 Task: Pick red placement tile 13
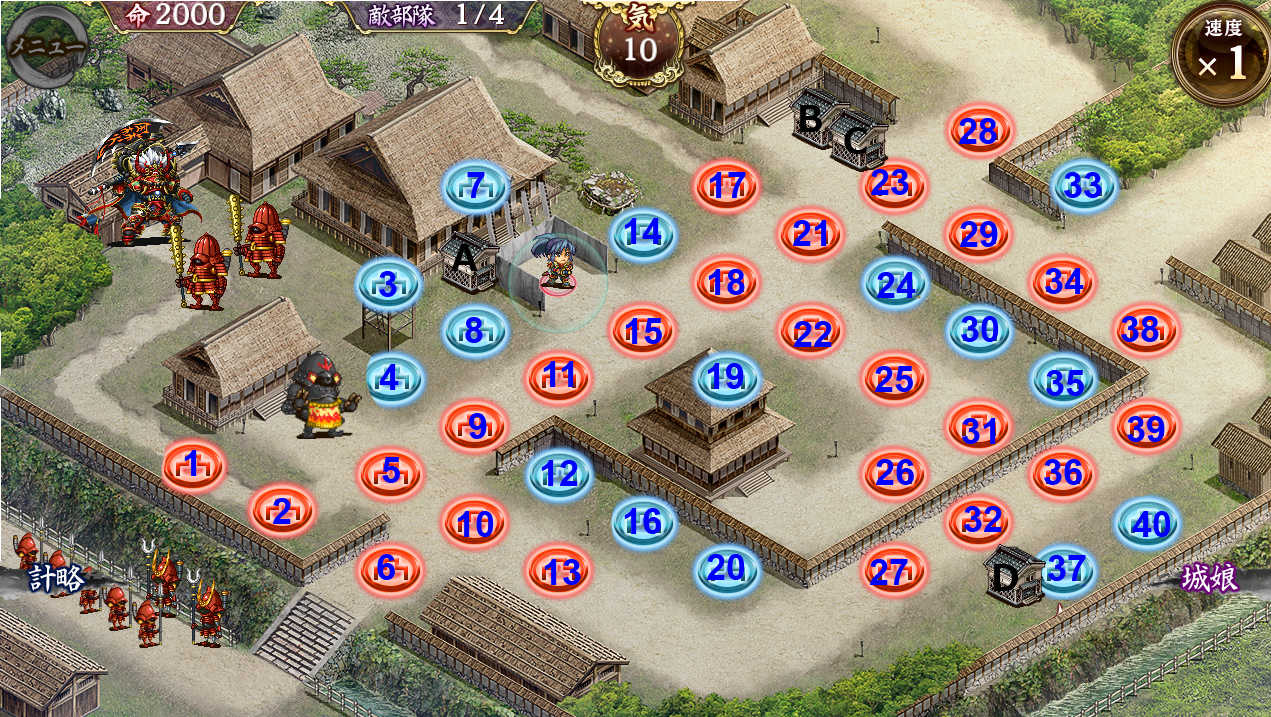click(x=559, y=571)
